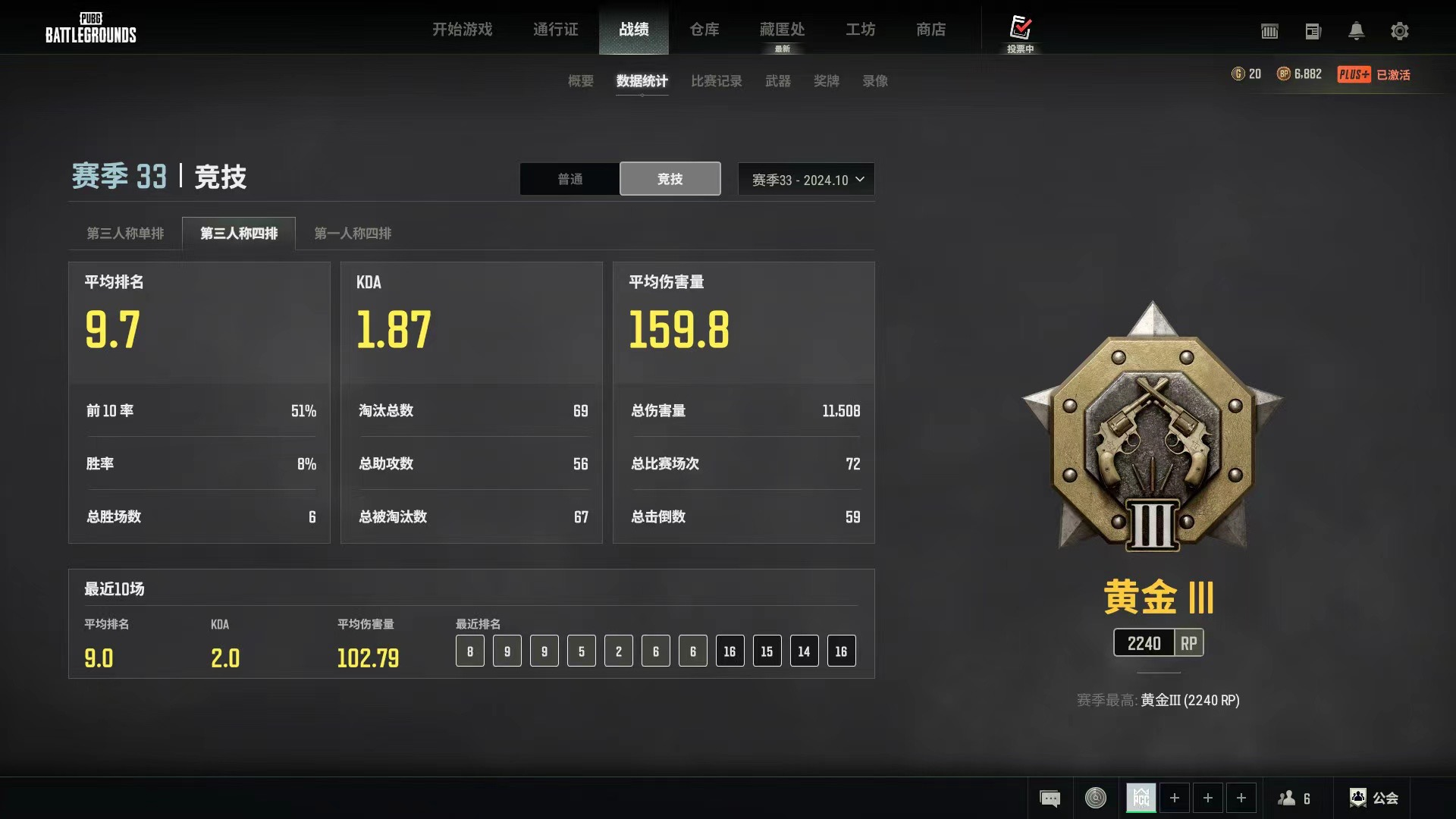Click the 投票中 voting icon in top bar
This screenshot has width=1456, height=819.
[1021, 31]
